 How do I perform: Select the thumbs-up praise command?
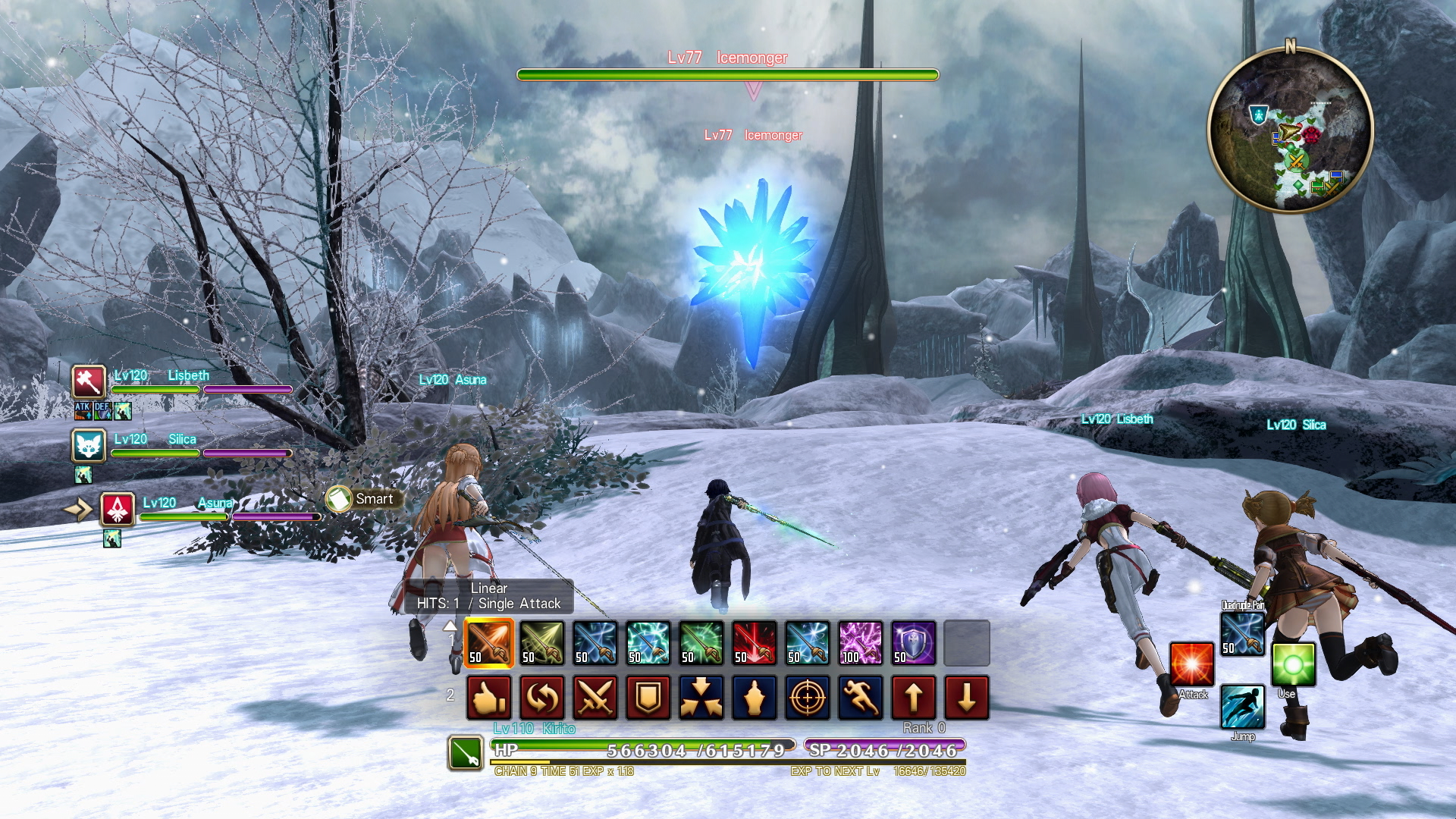489,698
